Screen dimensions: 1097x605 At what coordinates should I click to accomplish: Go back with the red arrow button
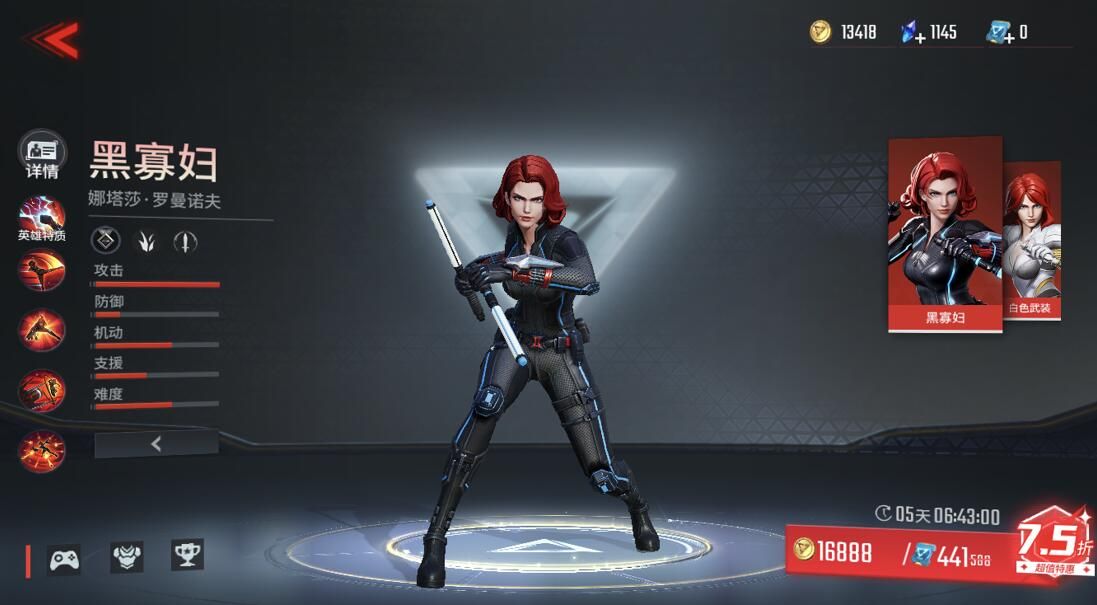click(52, 39)
